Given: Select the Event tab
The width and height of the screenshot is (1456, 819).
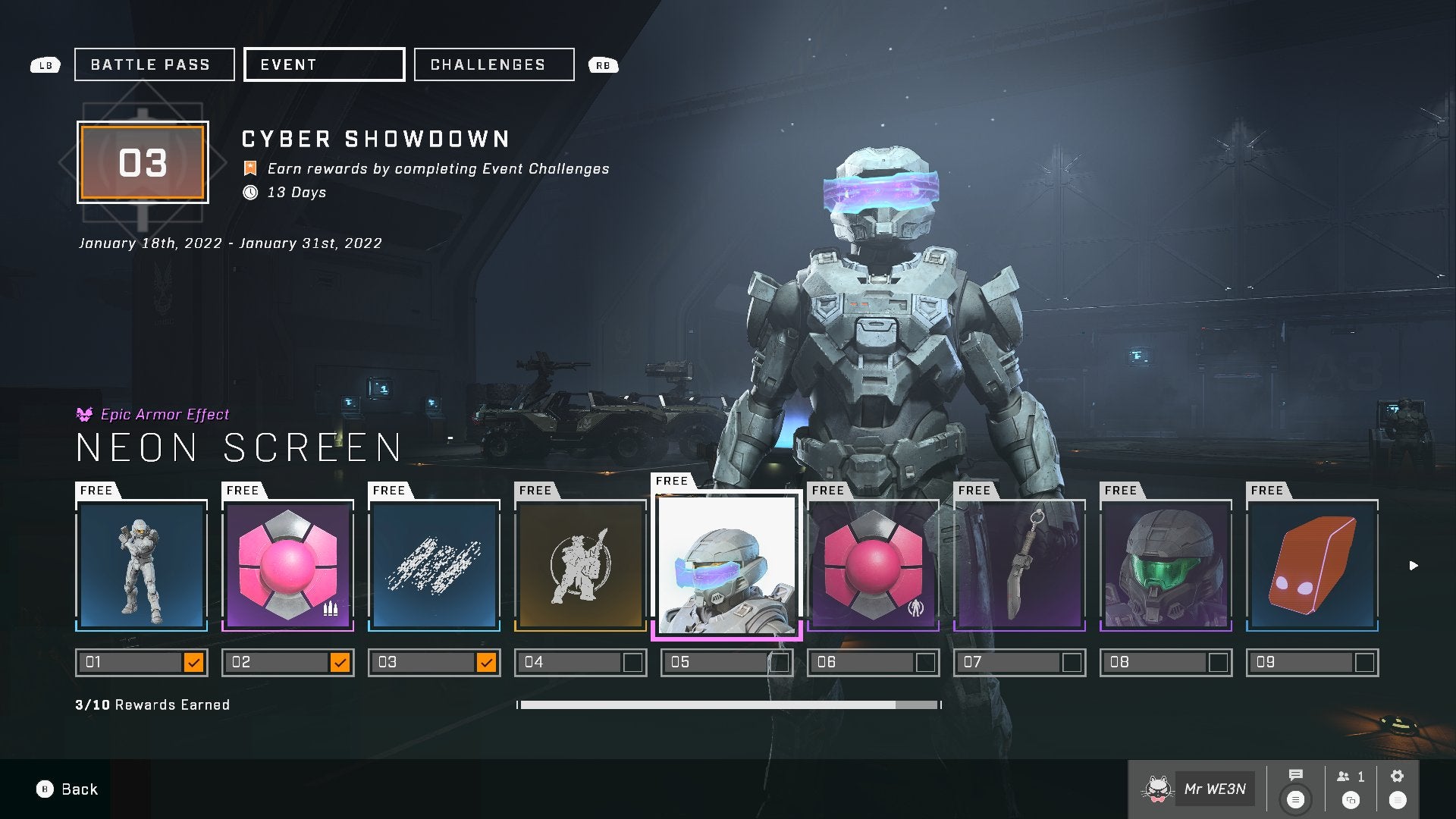Looking at the screenshot, I should click(324, 64).
